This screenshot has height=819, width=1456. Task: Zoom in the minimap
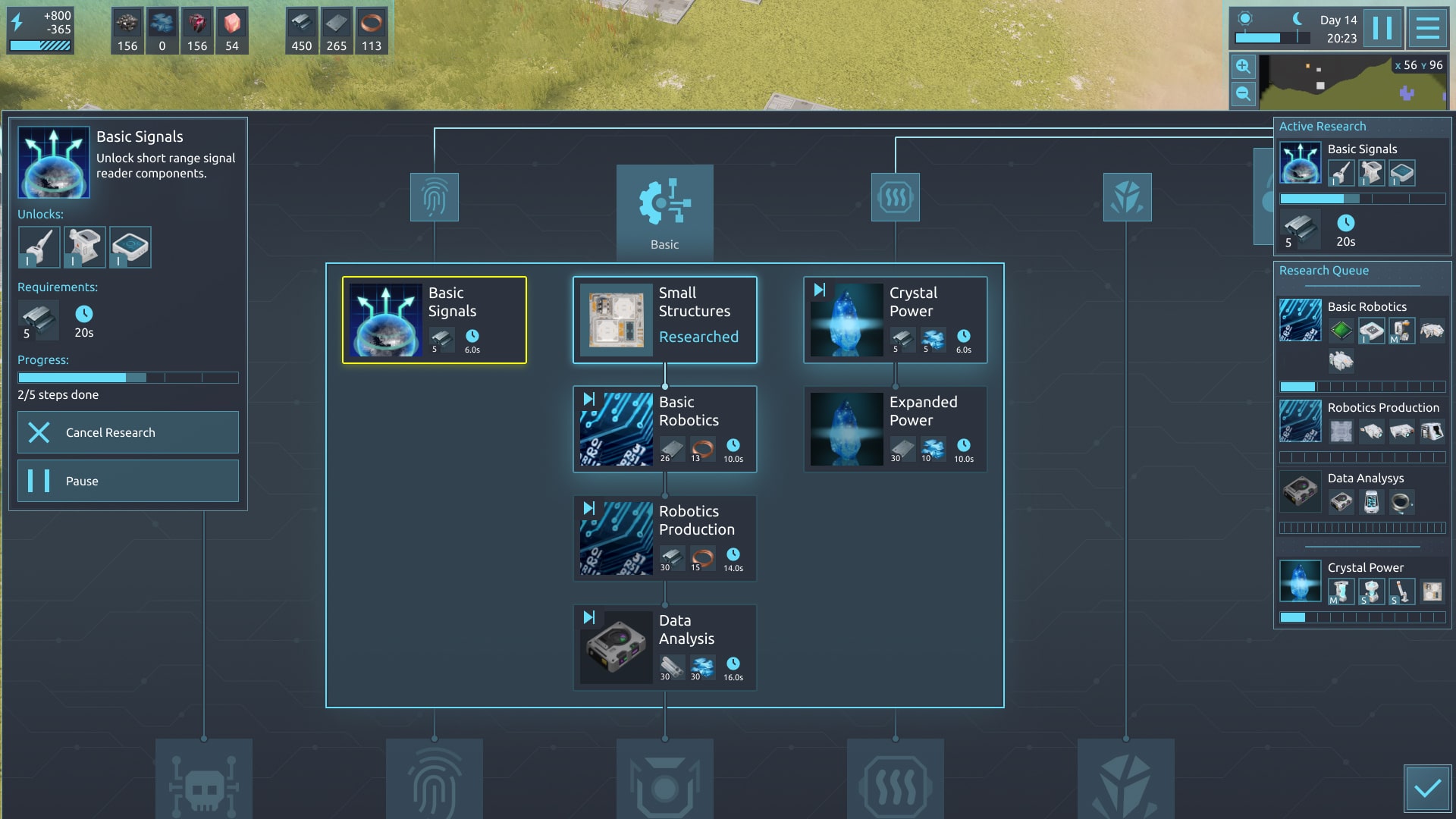(1243, 67)
